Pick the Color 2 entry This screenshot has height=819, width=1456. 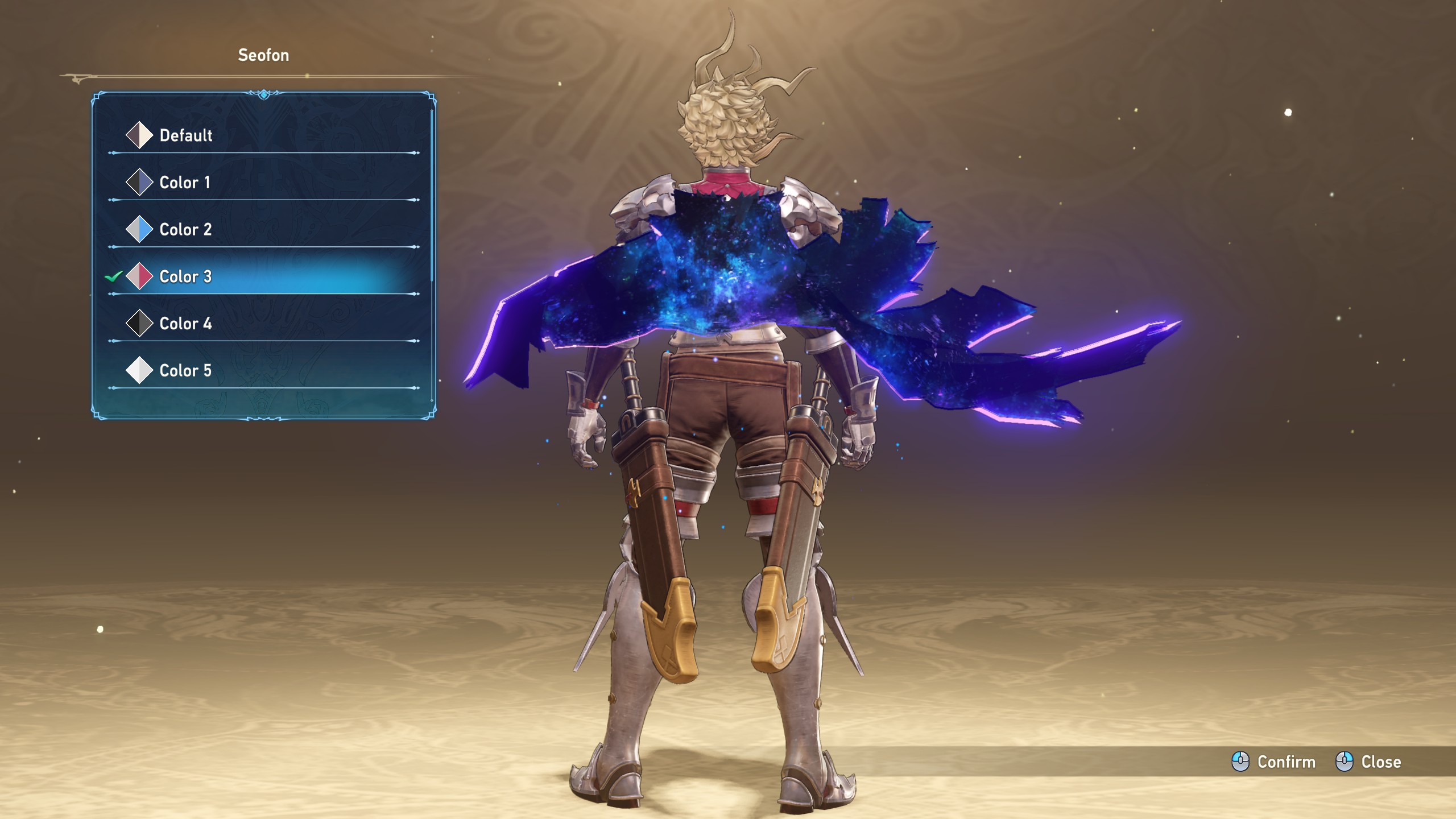[x=185, y=230]
